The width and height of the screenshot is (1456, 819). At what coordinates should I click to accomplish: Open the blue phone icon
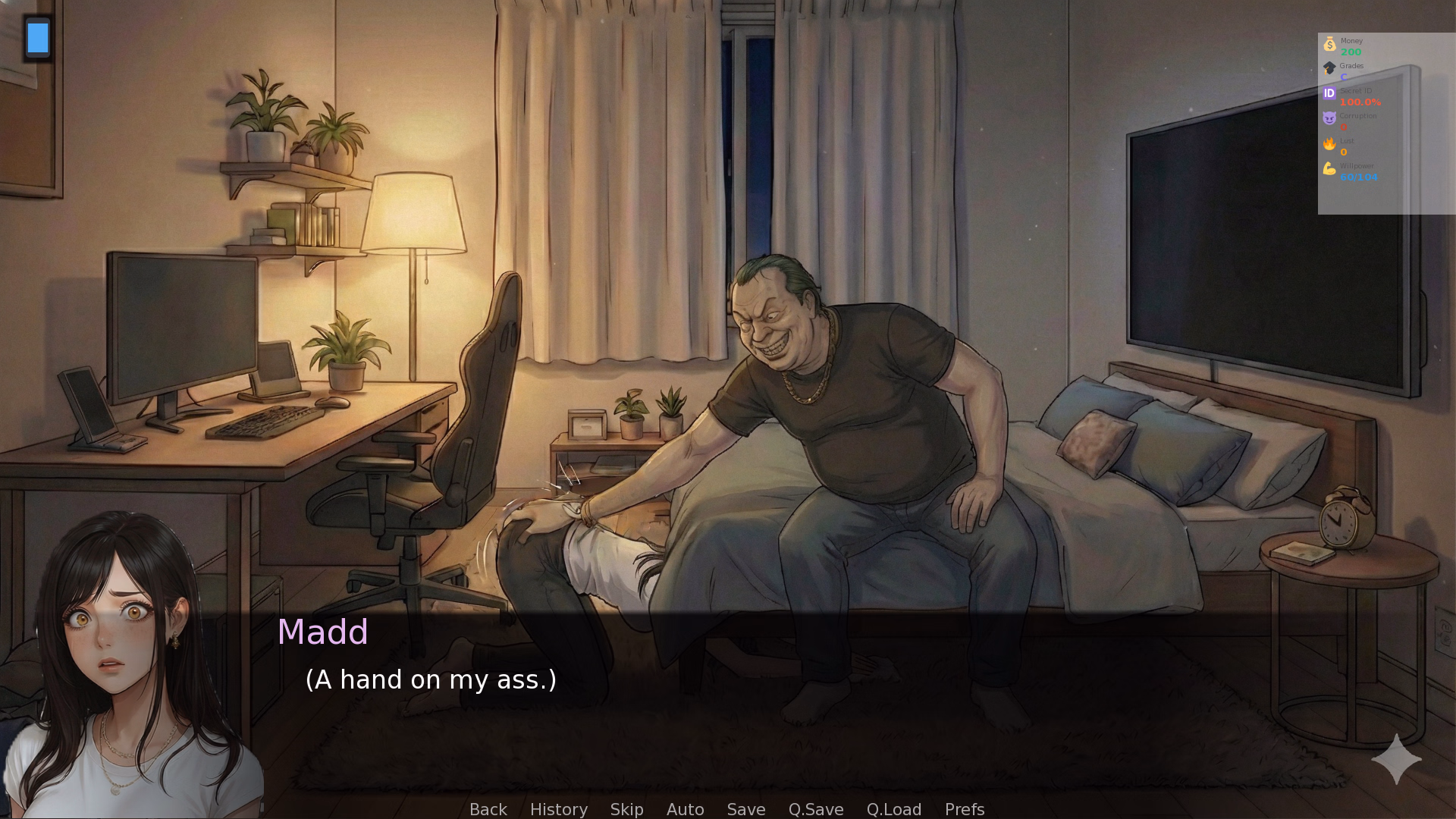coord(38,38)
